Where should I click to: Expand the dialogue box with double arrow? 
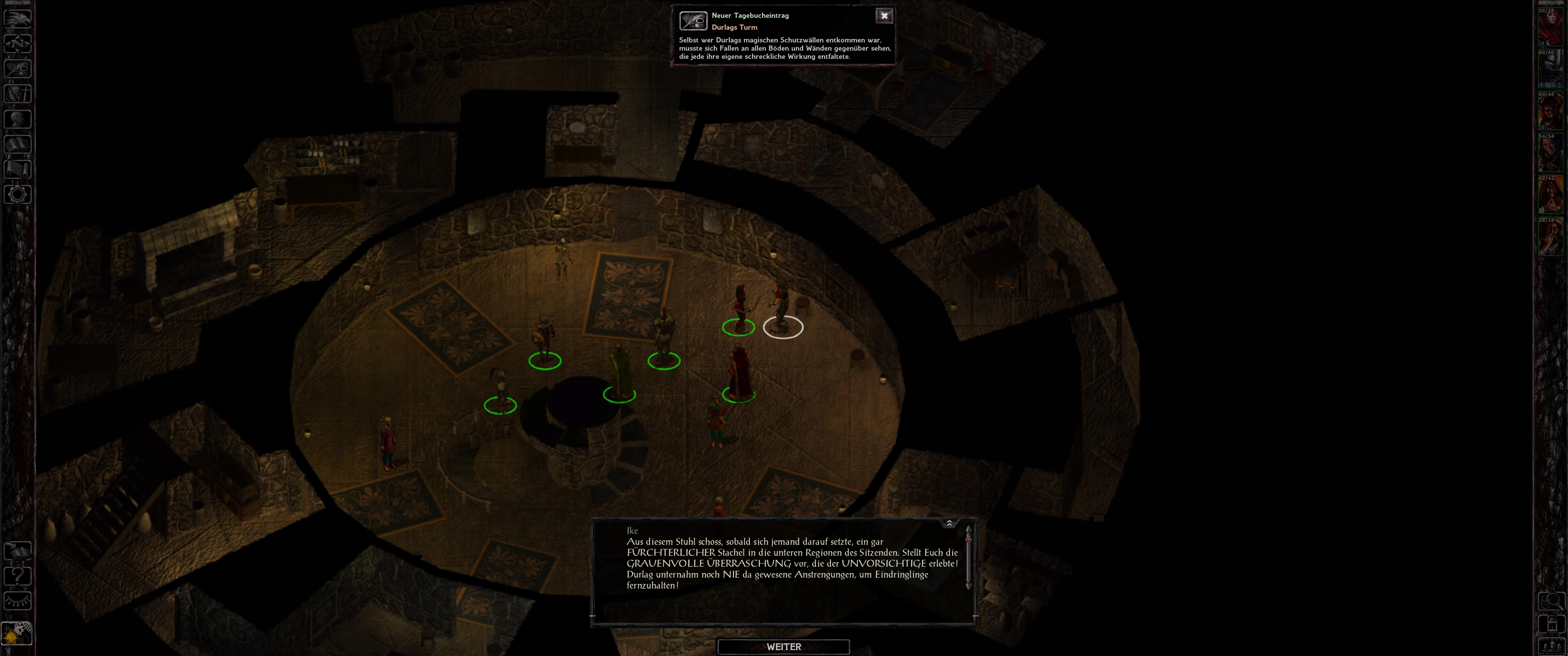click(949, 523)
